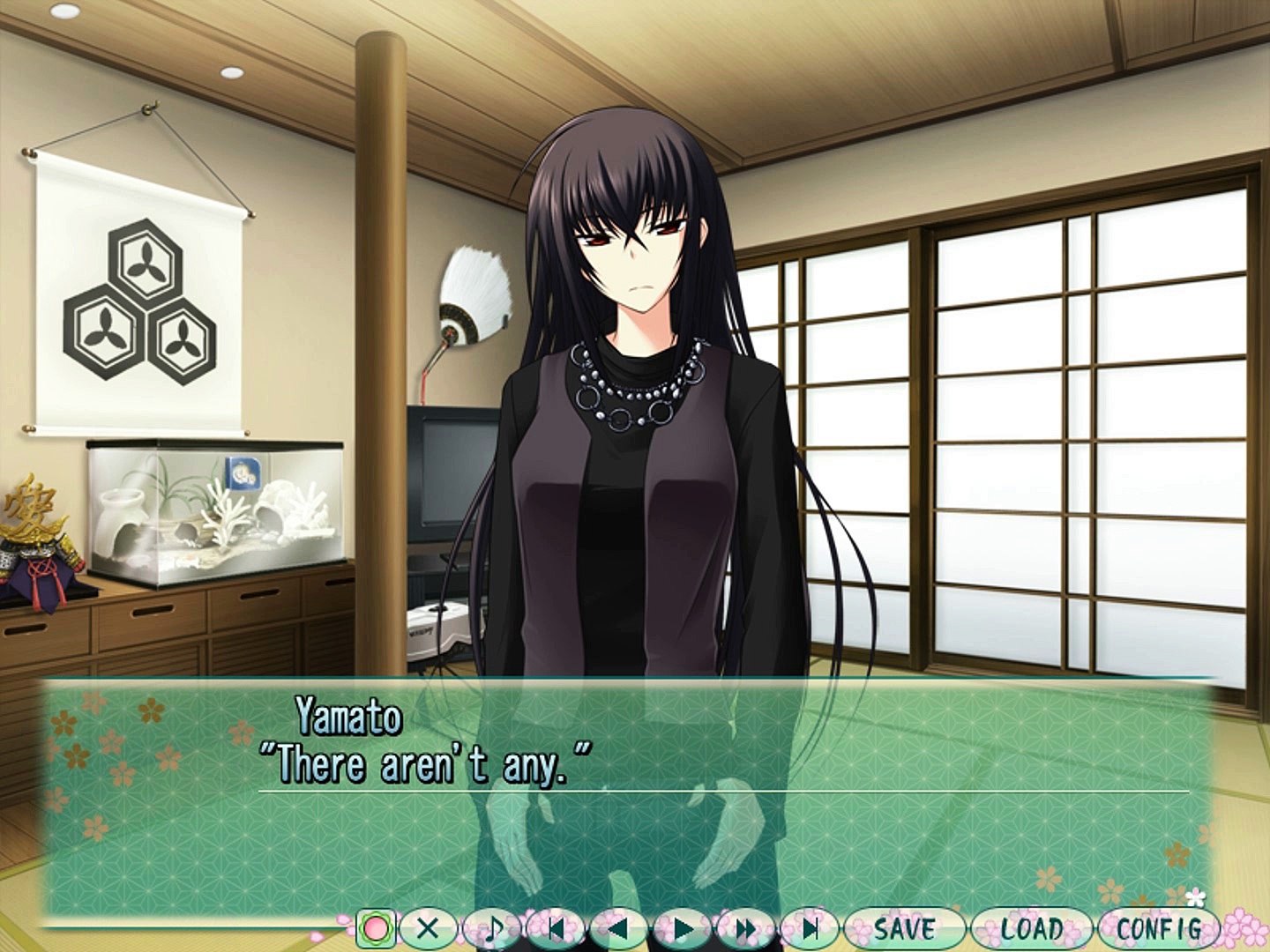Click the music note button
This screenshot has width=1270, height=952.
(x=491, y=928)
